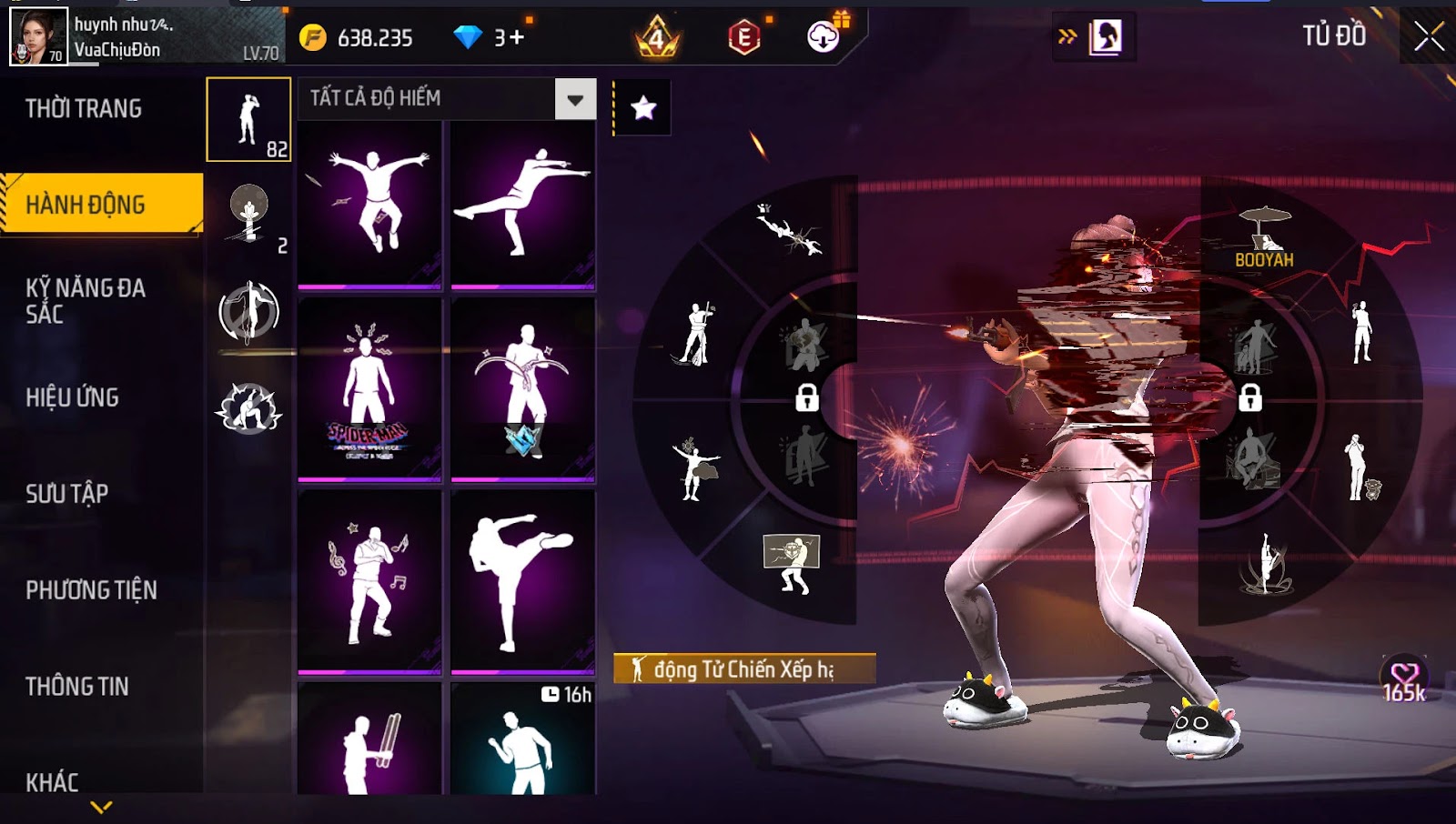The image size is (1456, 824).
Task: Show the Phương Tiện category
Action: pyautogui.click(x=91, y=590)
